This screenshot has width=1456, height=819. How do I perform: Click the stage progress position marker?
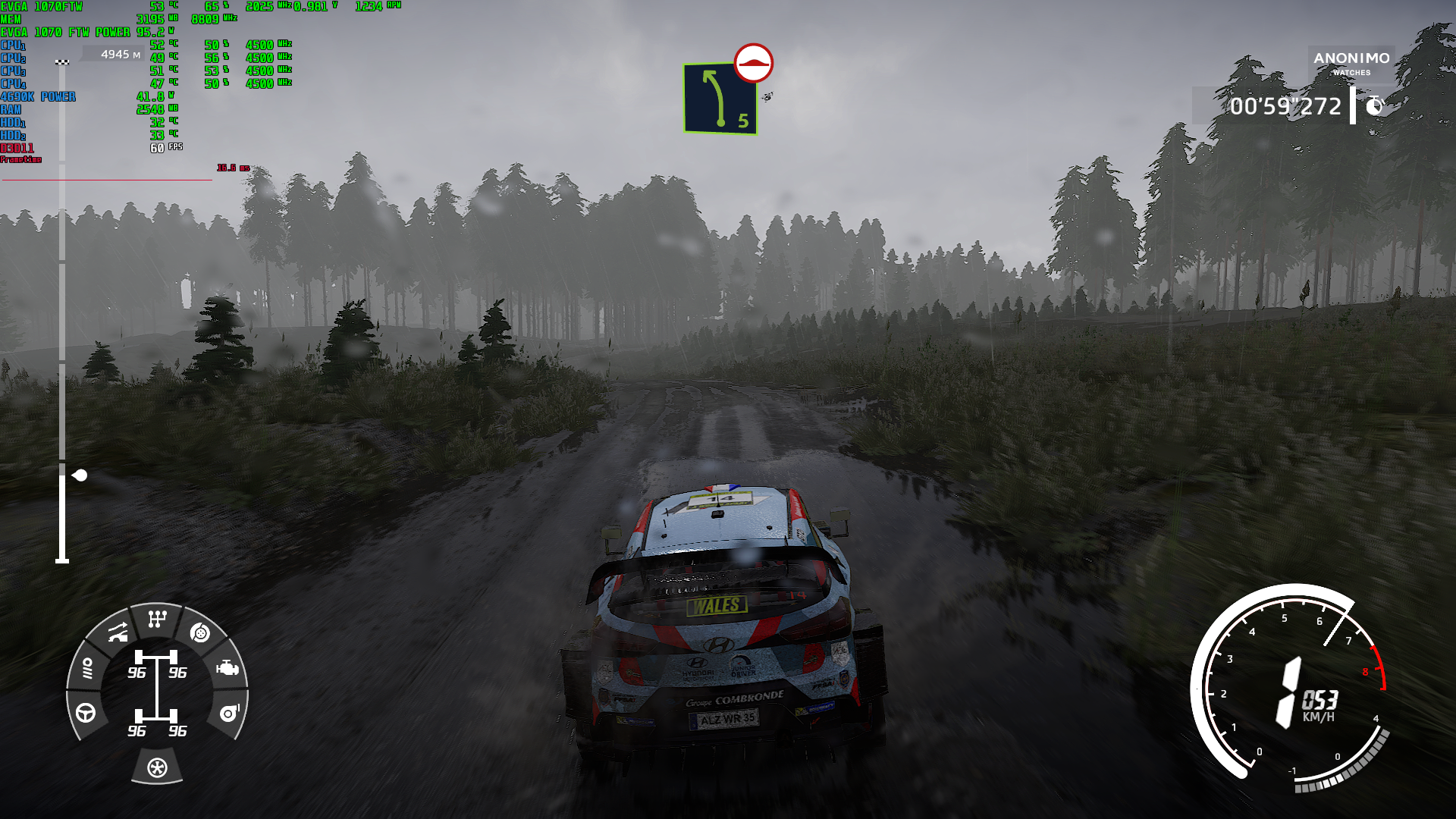[x=80, y=475]
